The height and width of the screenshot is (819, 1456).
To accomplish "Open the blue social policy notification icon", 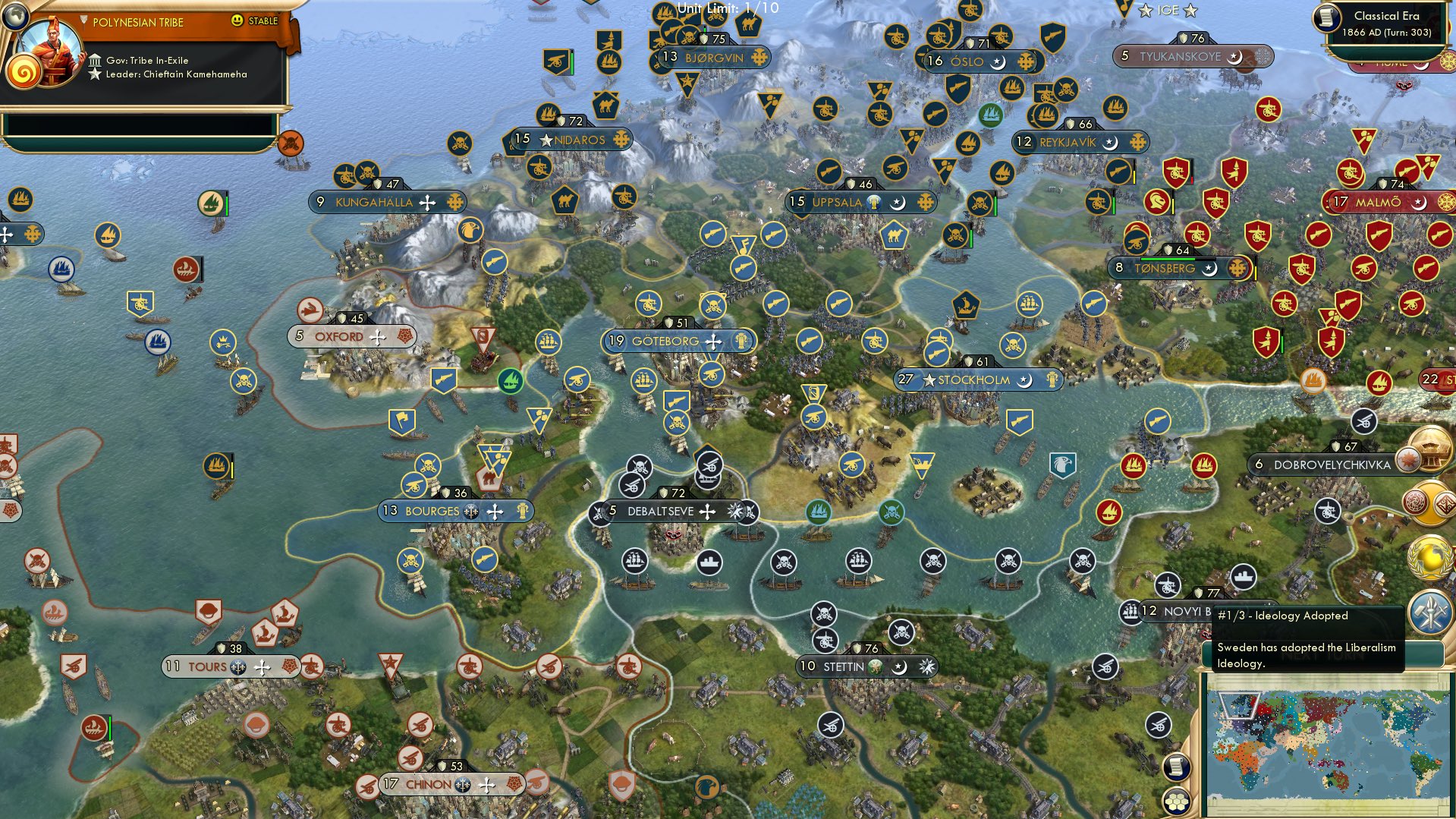I will point(1430,612).
